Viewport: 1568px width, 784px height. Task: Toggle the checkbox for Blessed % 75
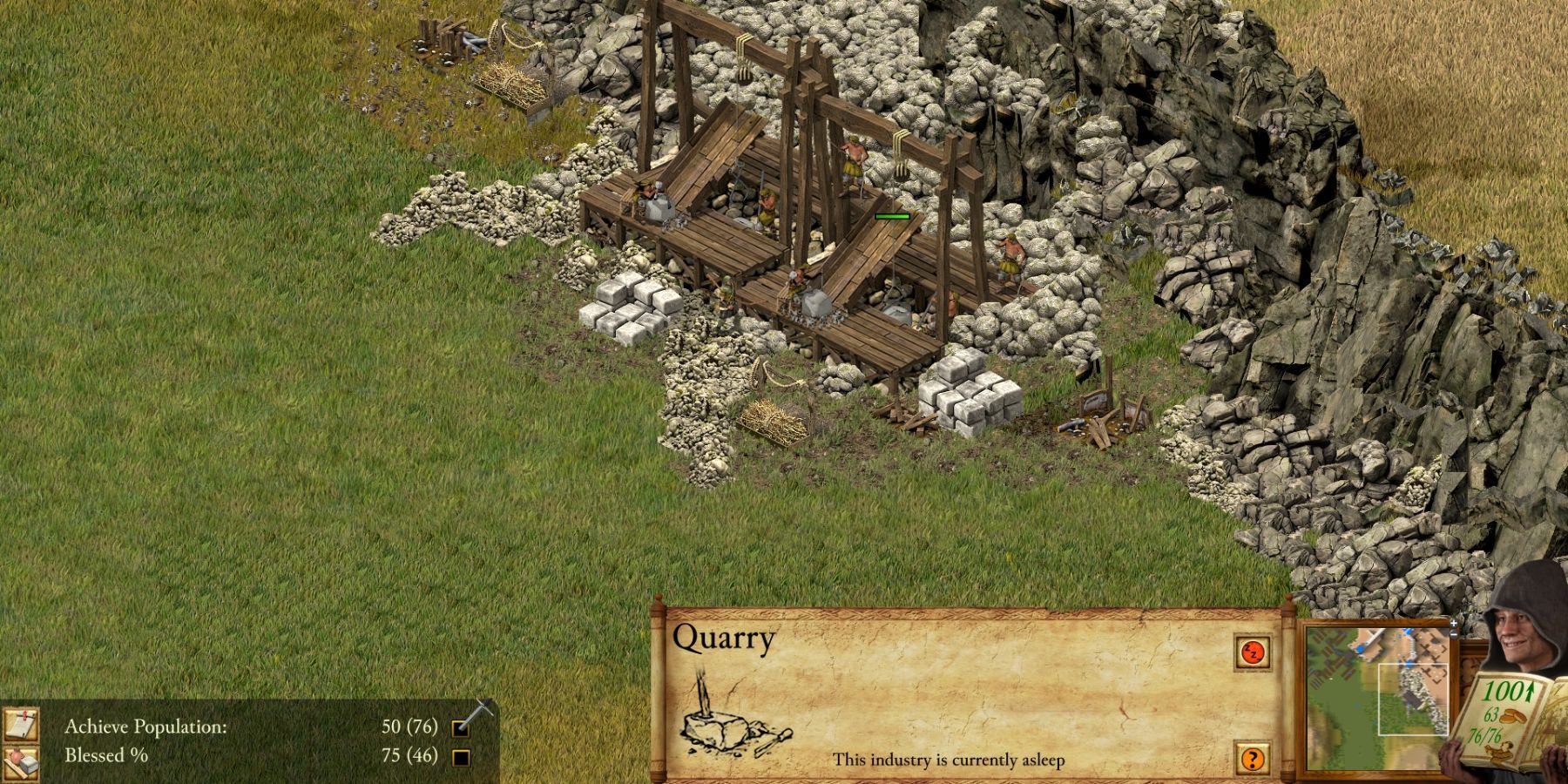(x=462, y=758)
